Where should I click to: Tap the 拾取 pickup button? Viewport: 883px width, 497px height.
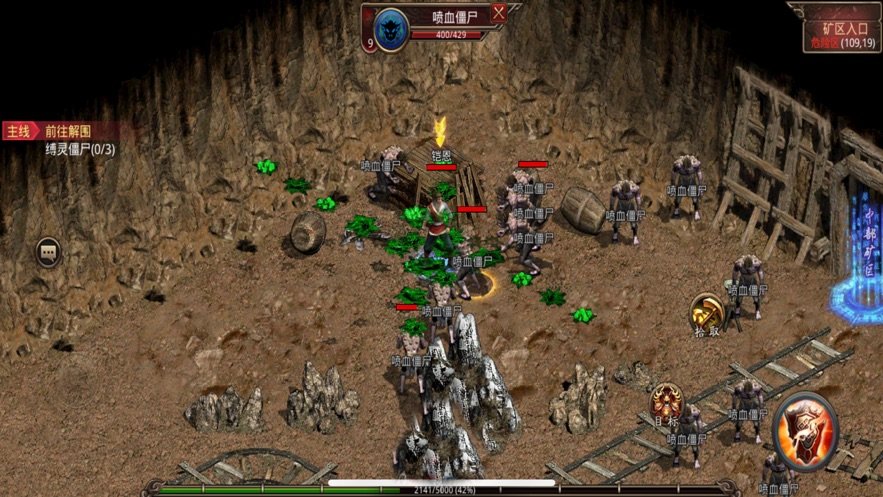706,312
